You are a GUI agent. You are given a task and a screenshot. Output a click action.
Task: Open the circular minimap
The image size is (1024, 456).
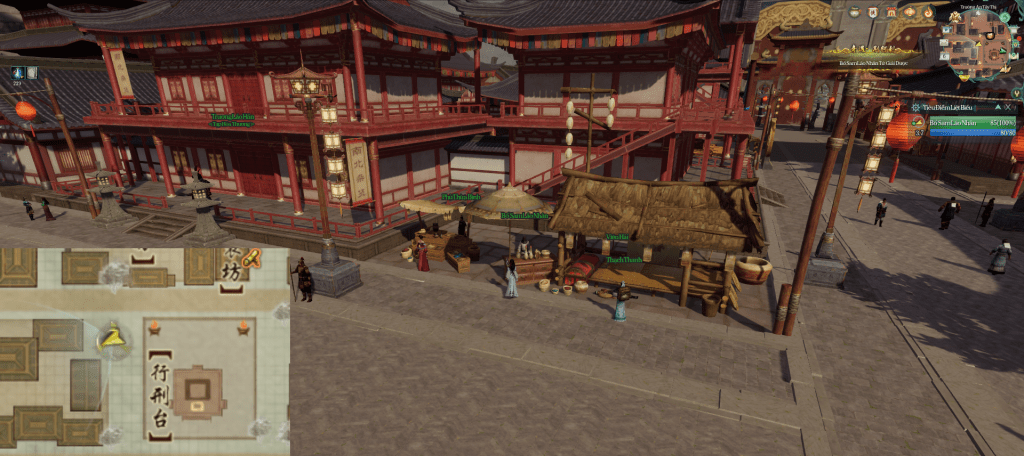980,42
